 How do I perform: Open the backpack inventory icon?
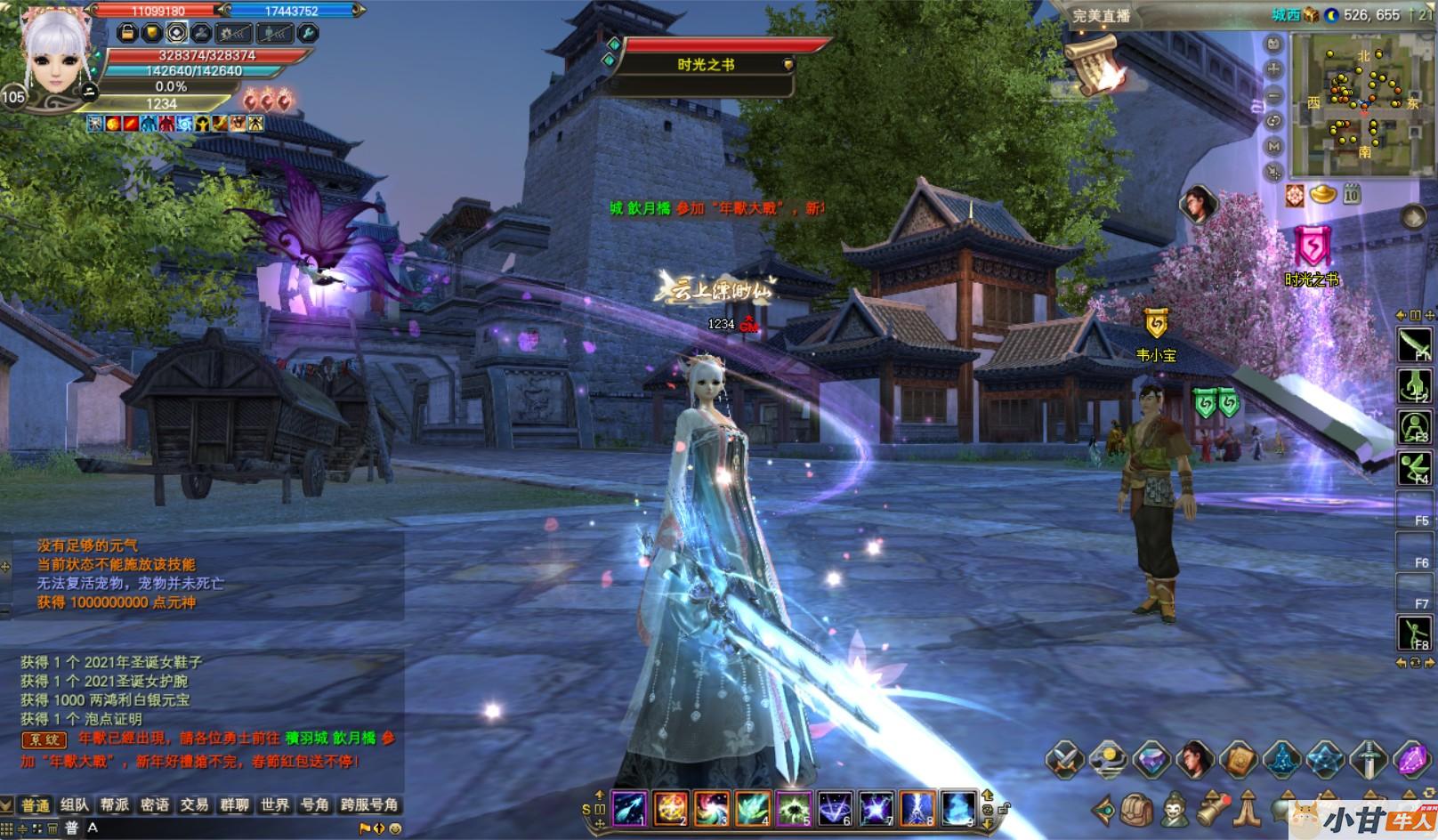(1136, 811)
